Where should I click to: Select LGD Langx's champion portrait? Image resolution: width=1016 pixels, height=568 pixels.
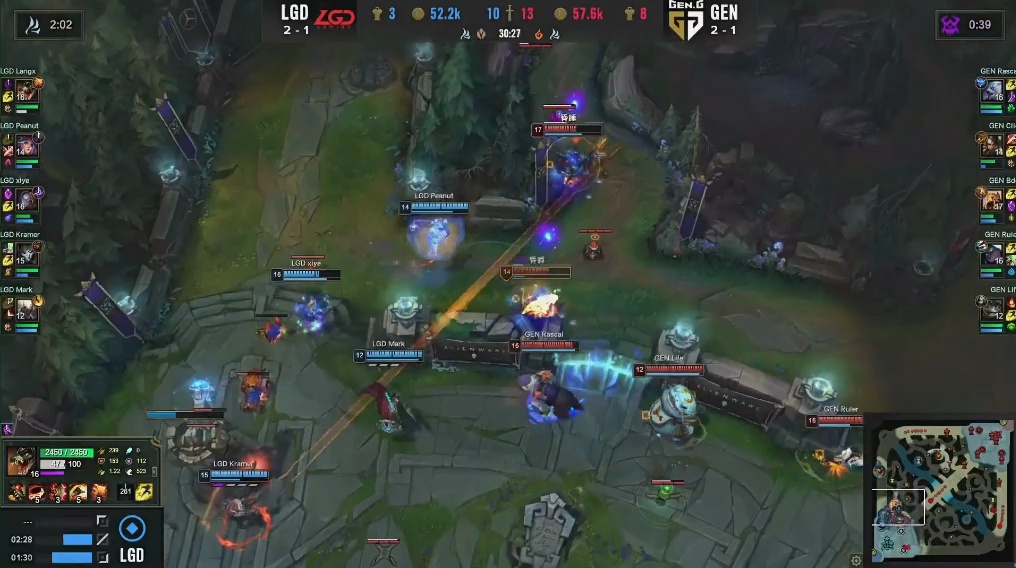click(x=25, y=91)
